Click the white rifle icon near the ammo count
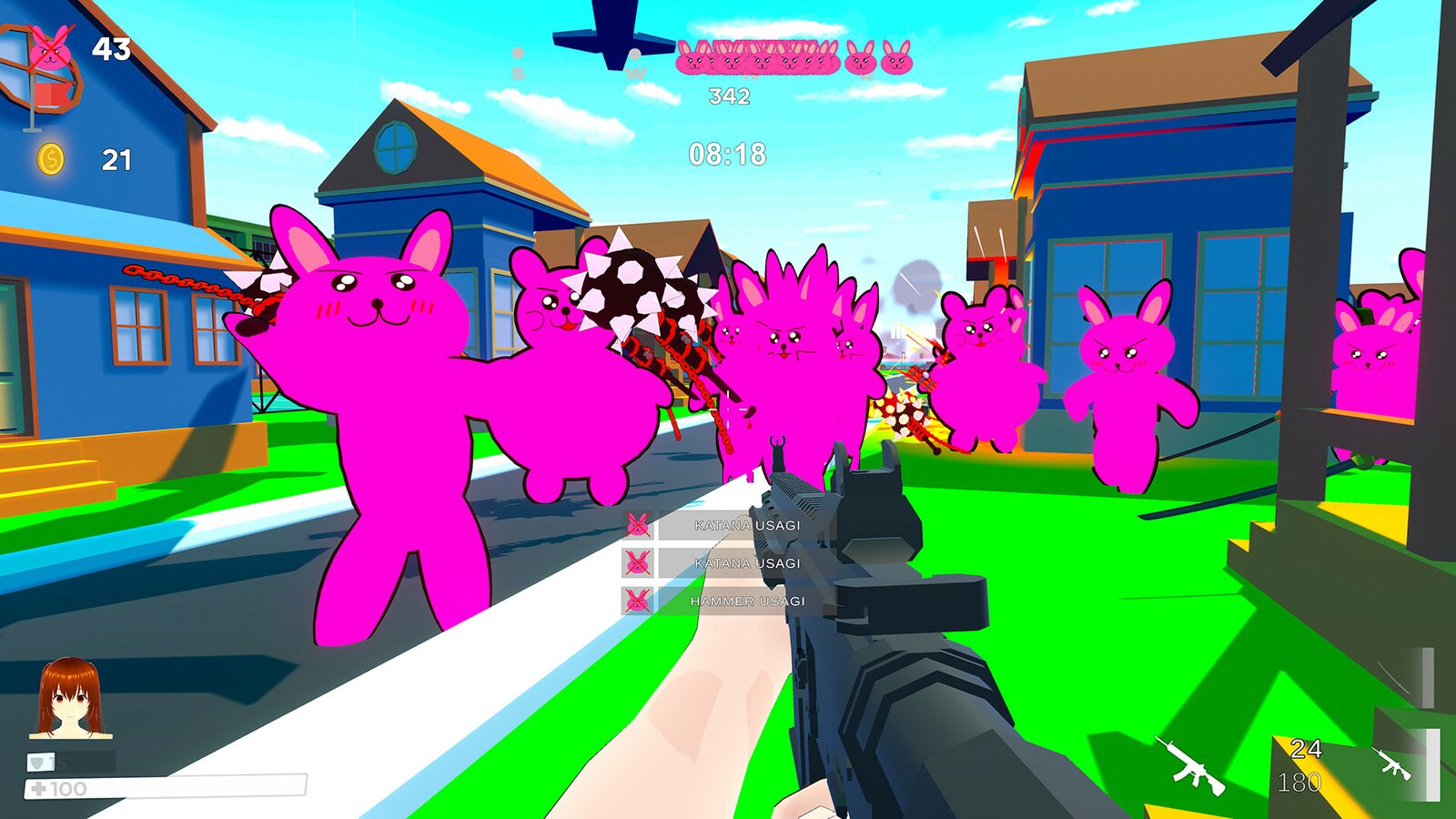1456x819 pixels. 1190,763
